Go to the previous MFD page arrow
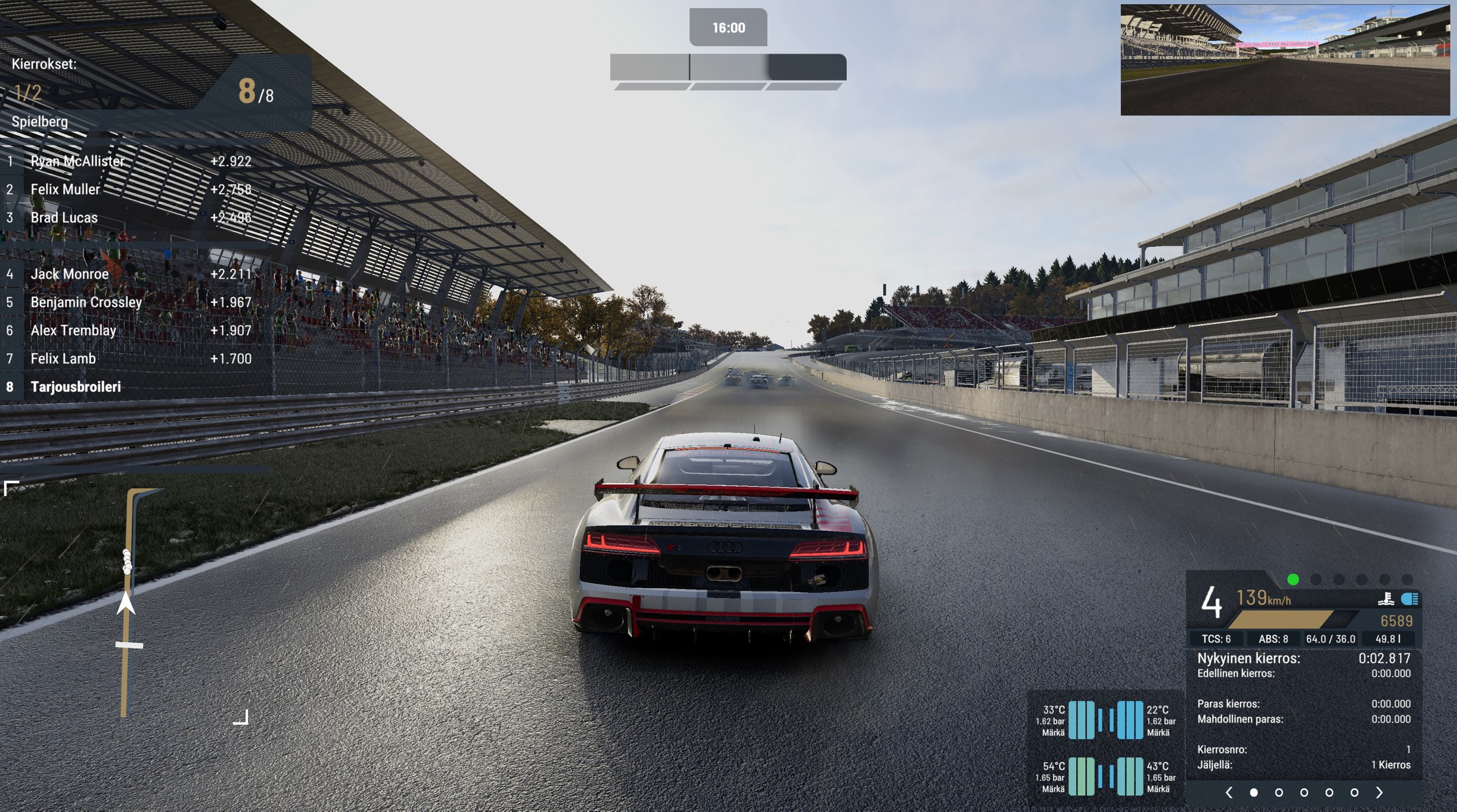1457x812 pixels. pos(1229,792)
